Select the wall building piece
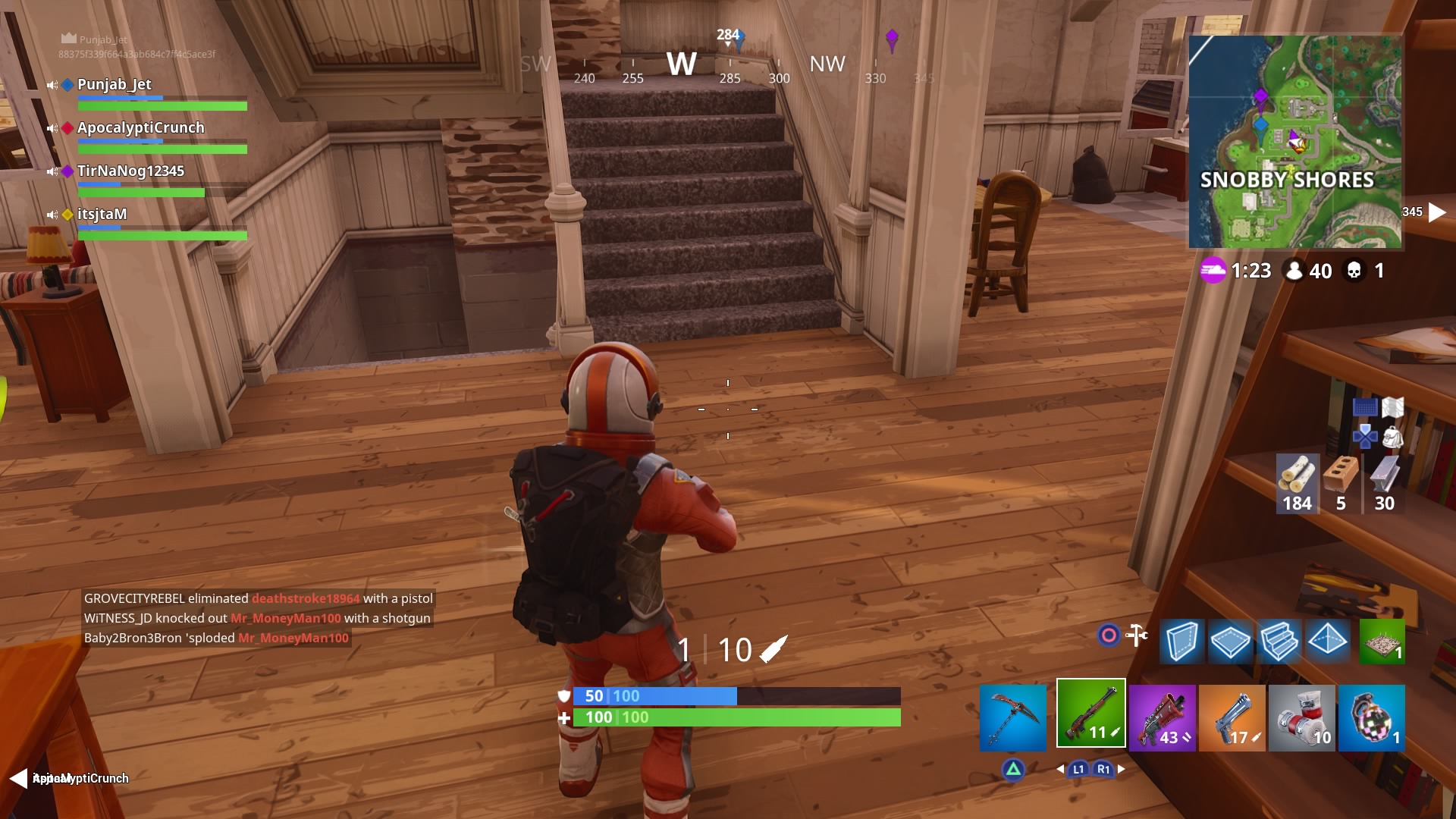This screenshot has width=1456, height=819. [1181, 642]
